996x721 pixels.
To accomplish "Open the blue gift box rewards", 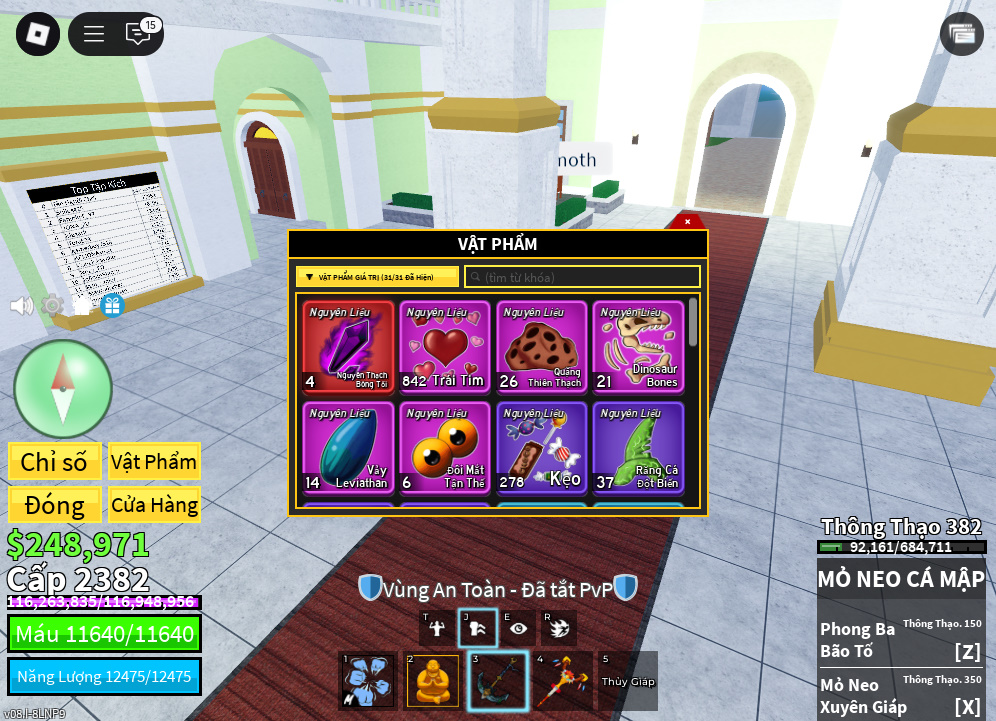I will pyautogui.click(x=112, y=305).
